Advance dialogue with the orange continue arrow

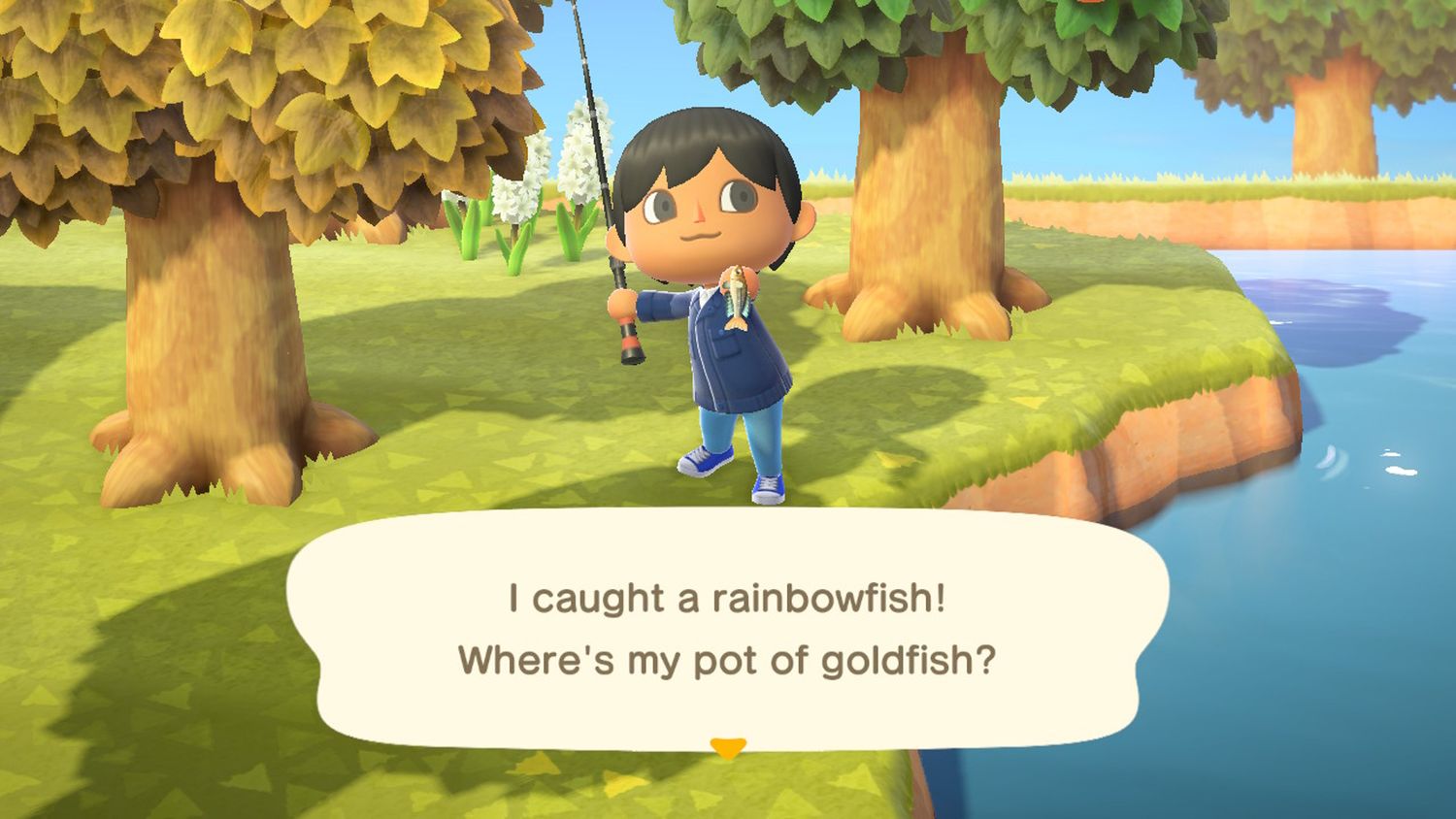coord(727,747)
